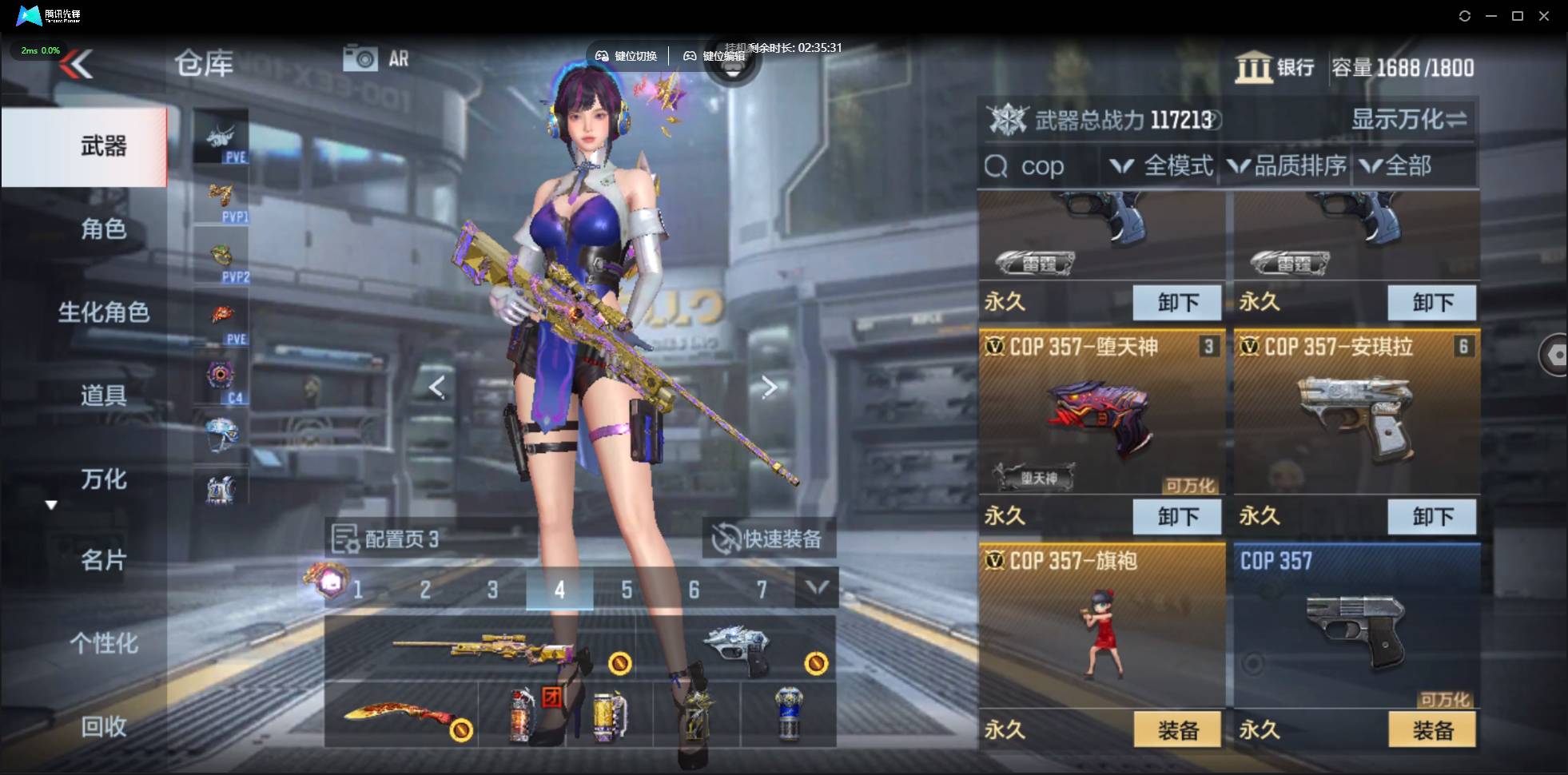Select the PVE loadout slot icon

pyautogui.click(x=221, y=137)
